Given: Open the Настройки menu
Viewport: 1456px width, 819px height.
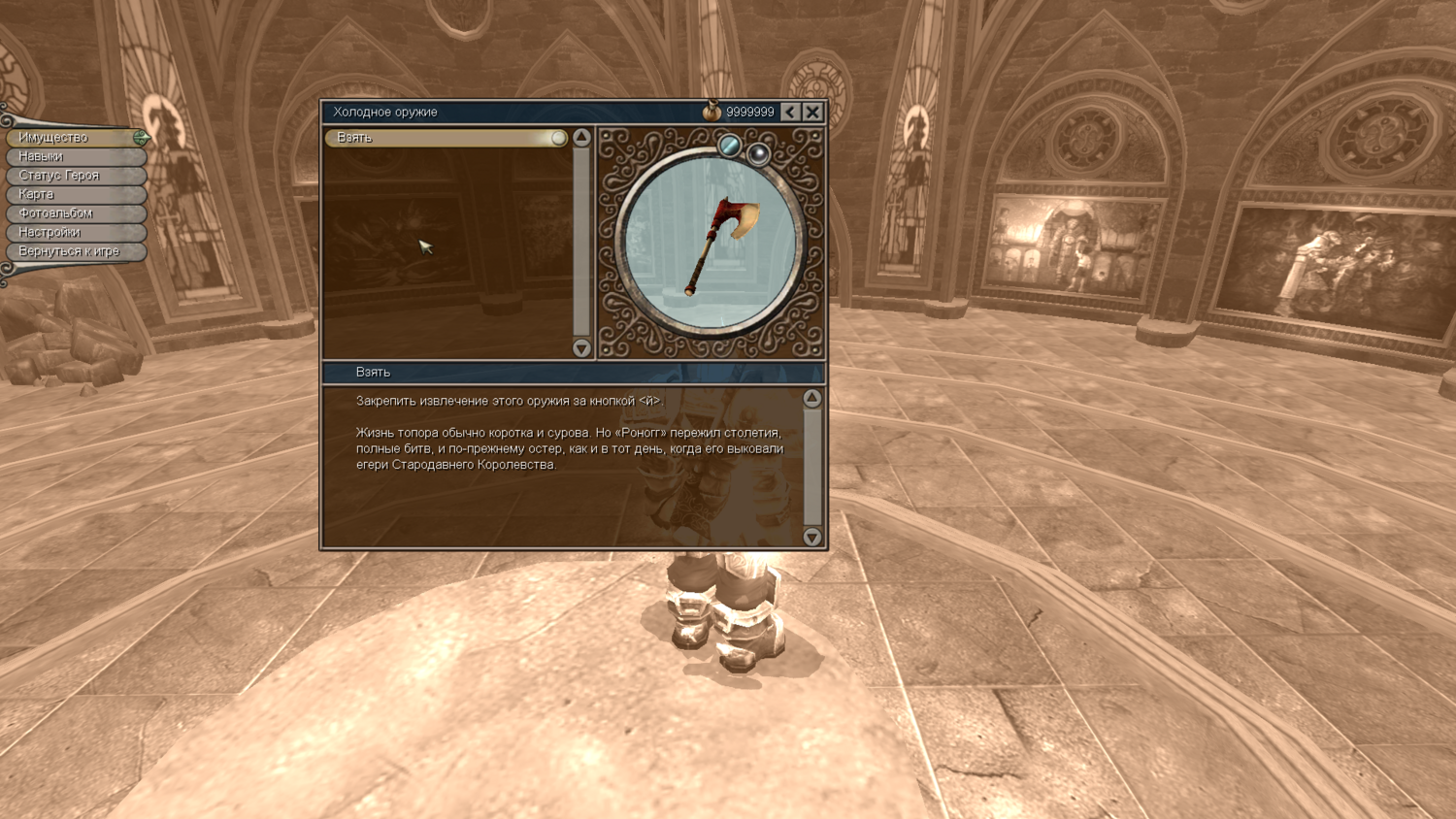Looking at the screenshot, I should [x=73, y=232].
